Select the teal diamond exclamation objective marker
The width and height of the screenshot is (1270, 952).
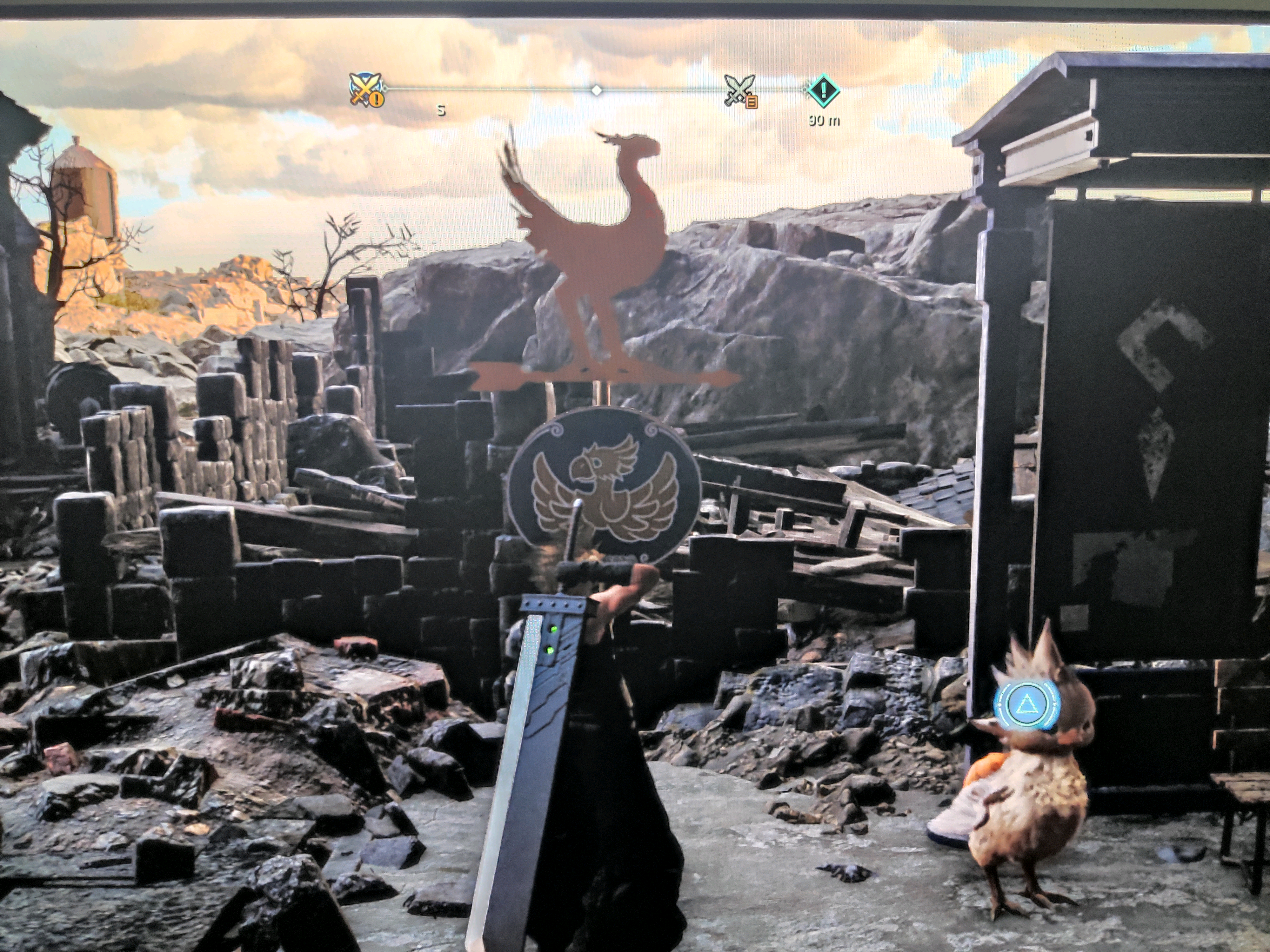(824, 90)
